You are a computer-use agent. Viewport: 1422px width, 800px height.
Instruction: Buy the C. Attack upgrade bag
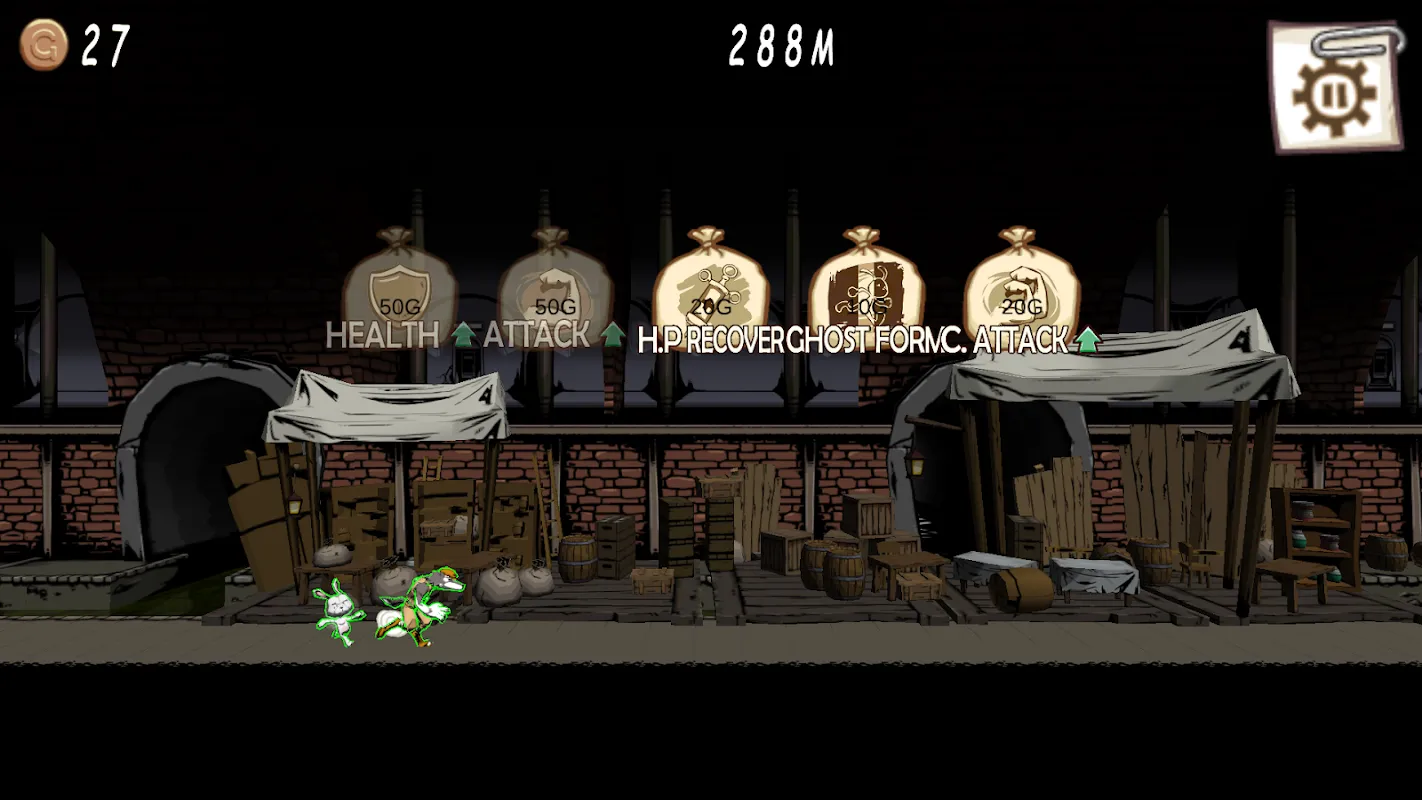1021,285
